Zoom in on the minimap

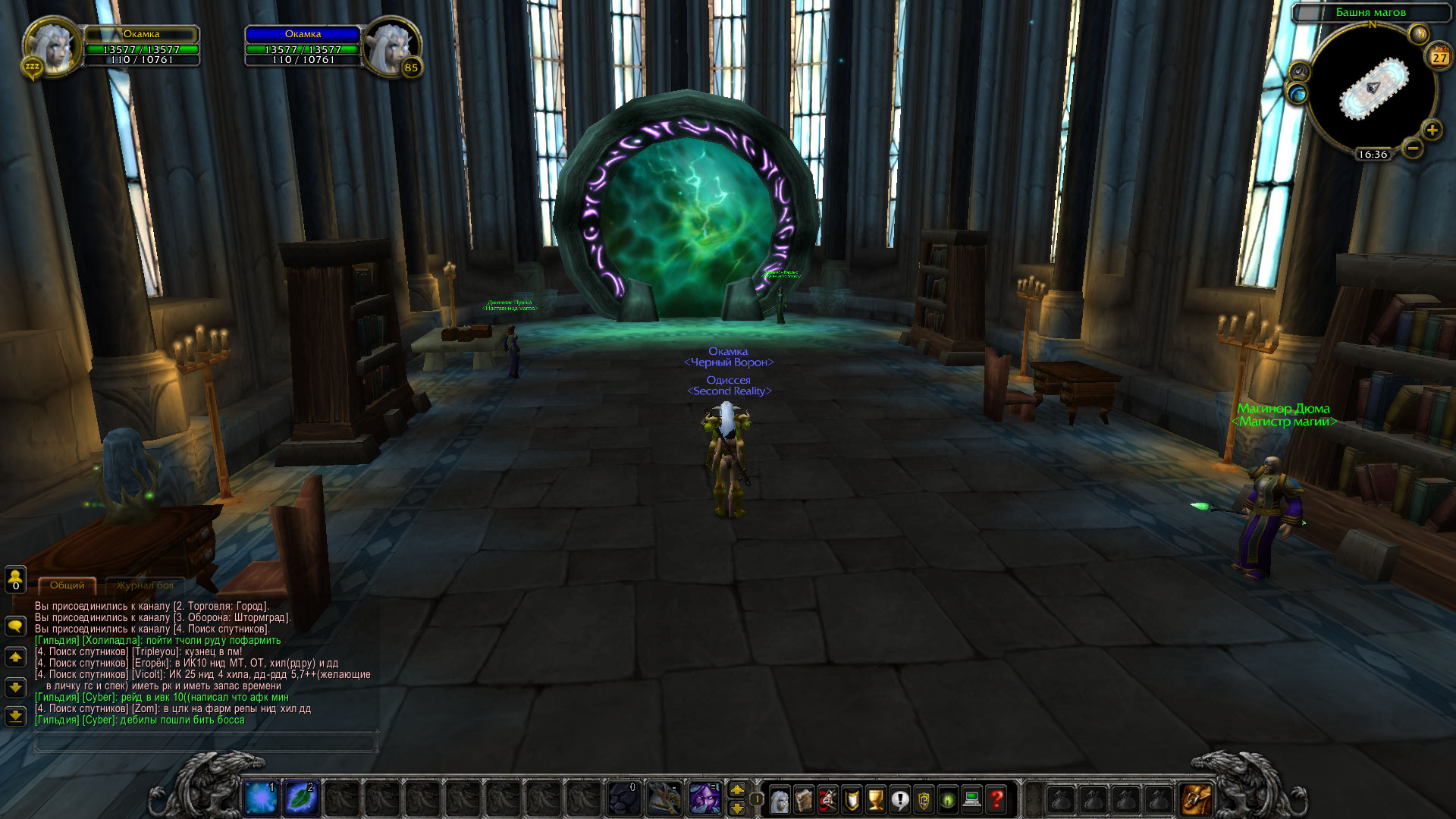click(1432, 130)
